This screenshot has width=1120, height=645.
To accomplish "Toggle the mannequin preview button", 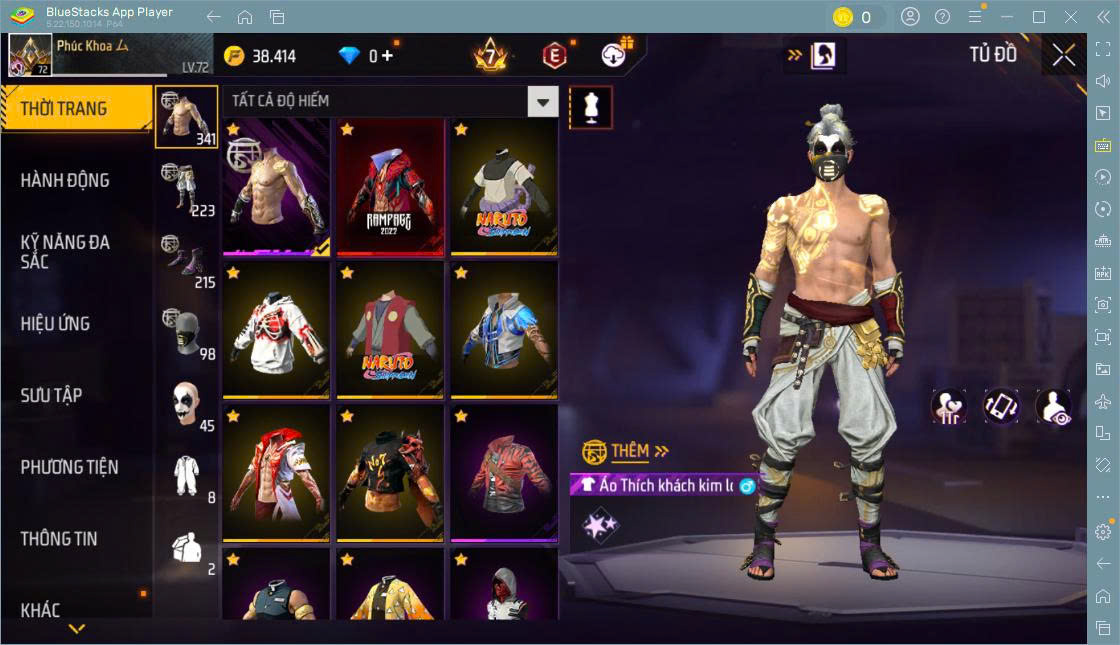I will [x=591, y=107].
